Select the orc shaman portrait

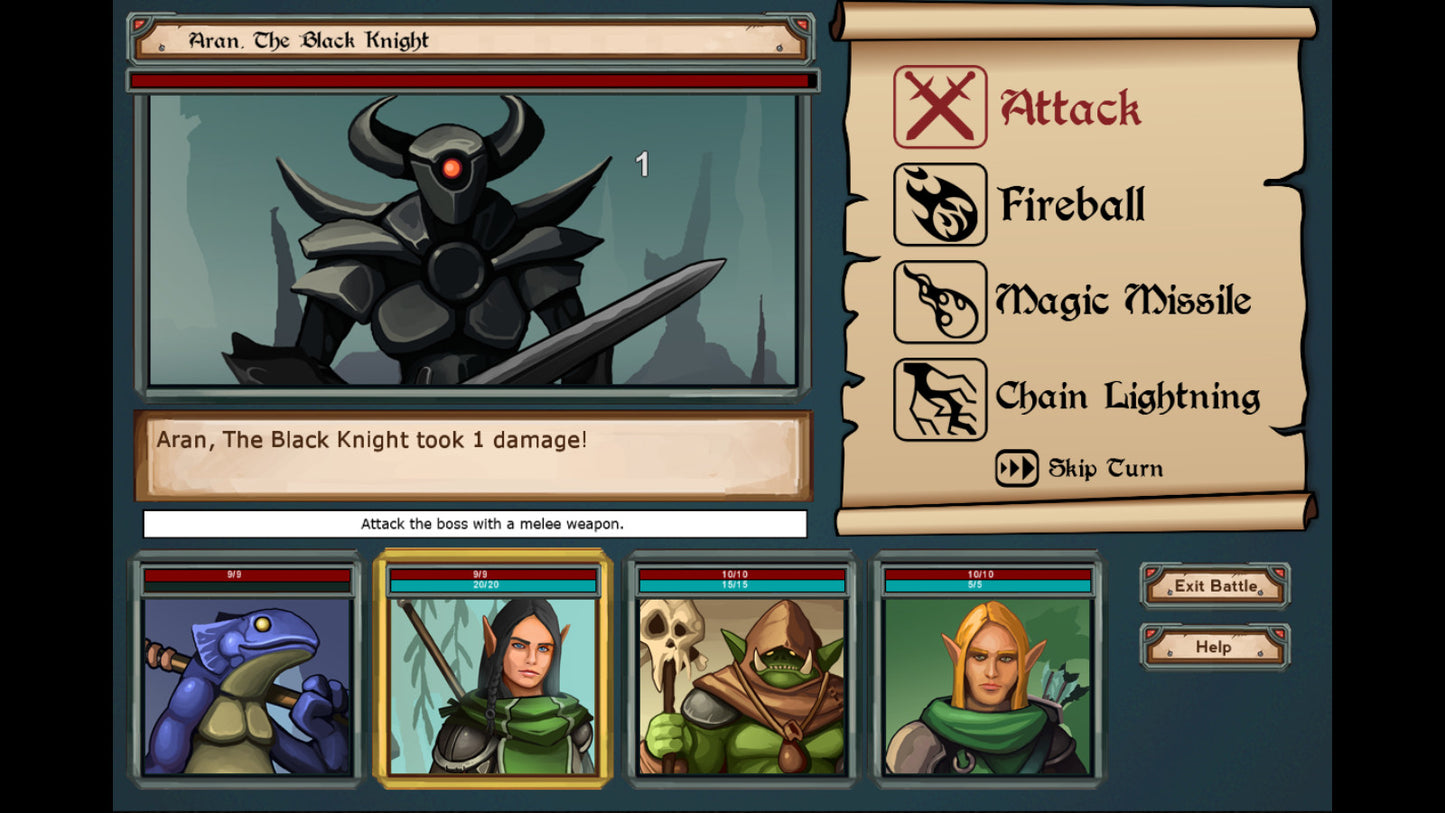click(740, 685)
